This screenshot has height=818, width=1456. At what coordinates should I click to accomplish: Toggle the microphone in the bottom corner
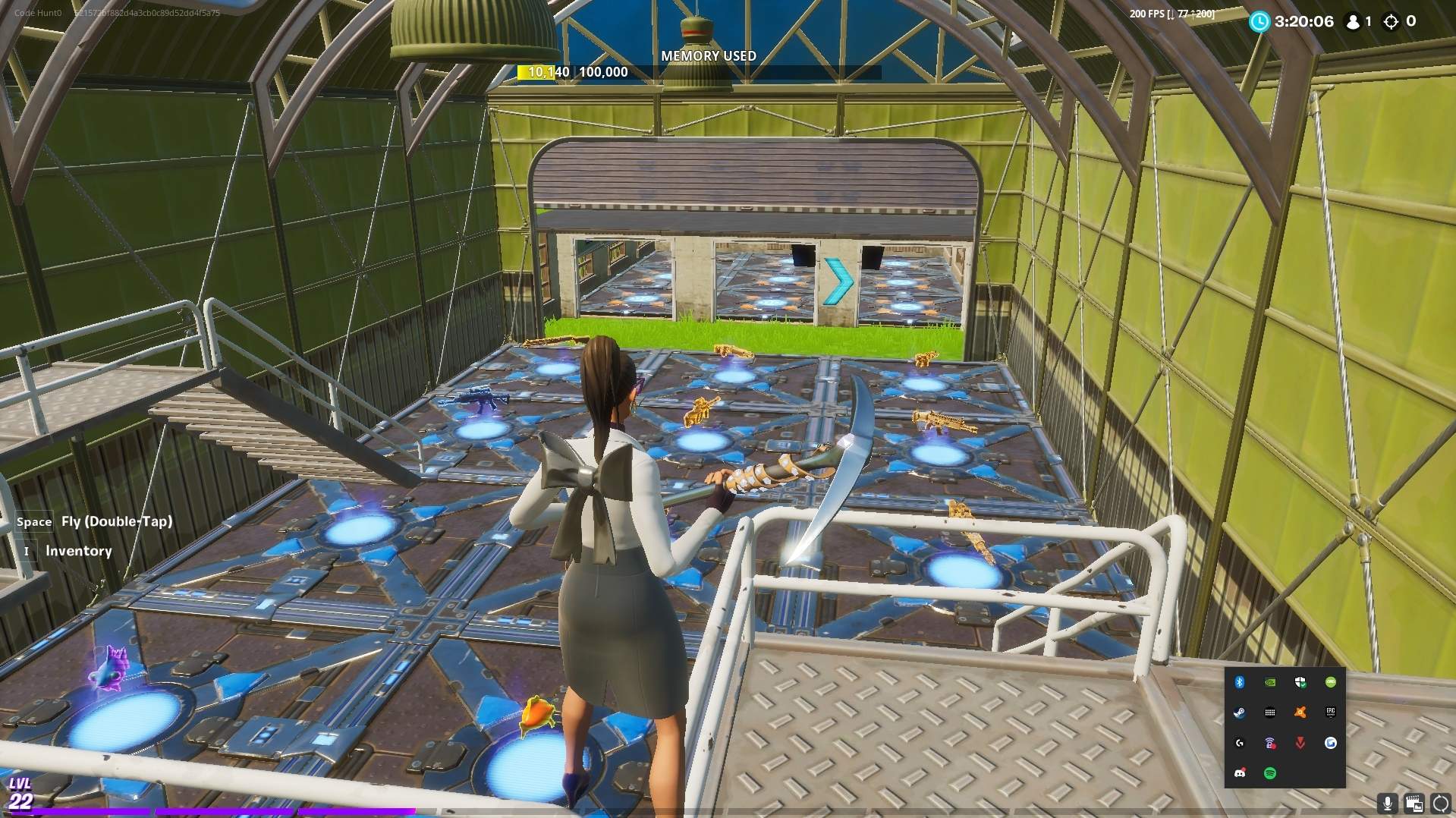(x=1388, y=803)
